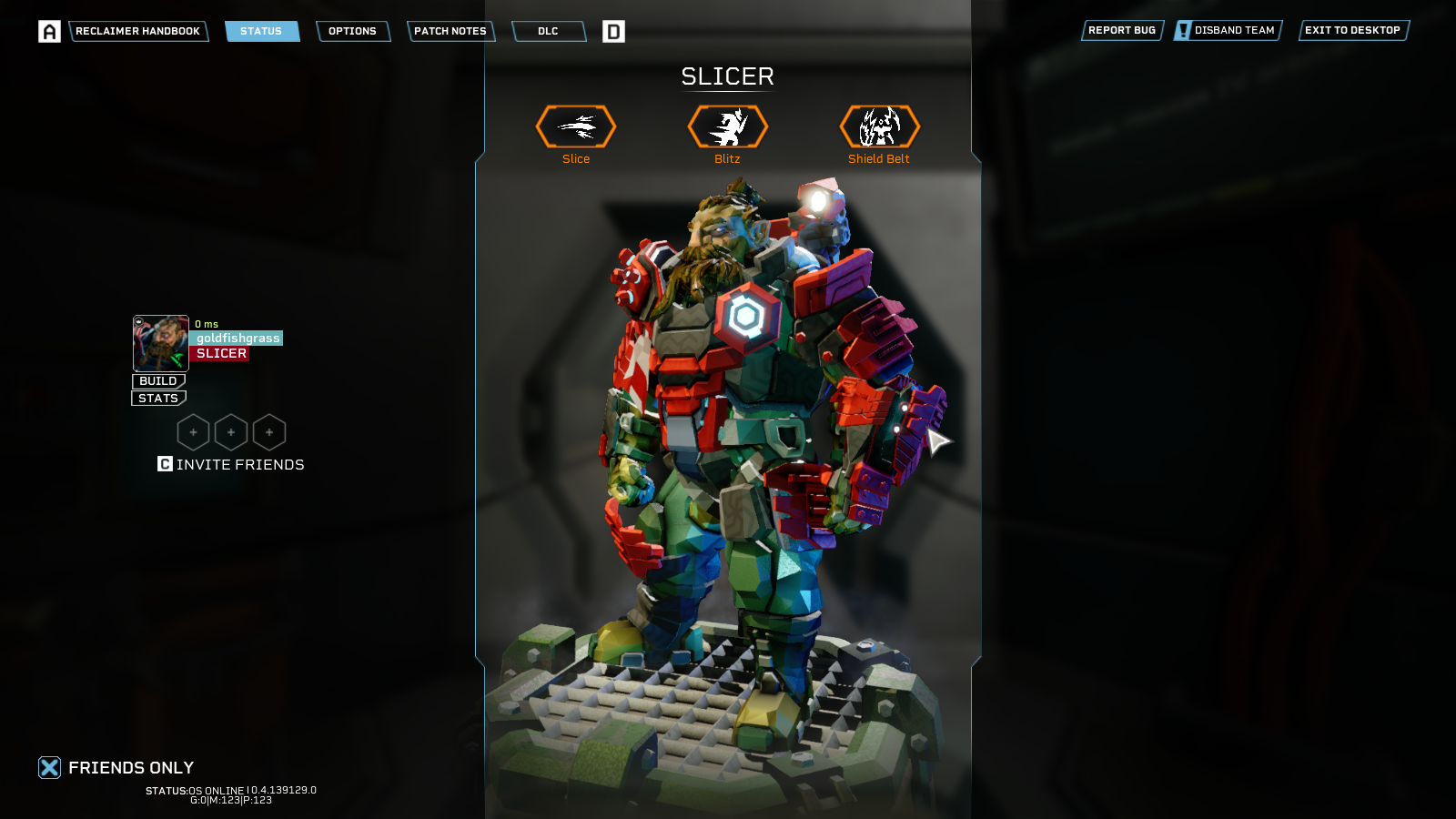Open the Build panel for goldfishgrass
This screenshot has width=1456, height=819.
coord(158,381)
